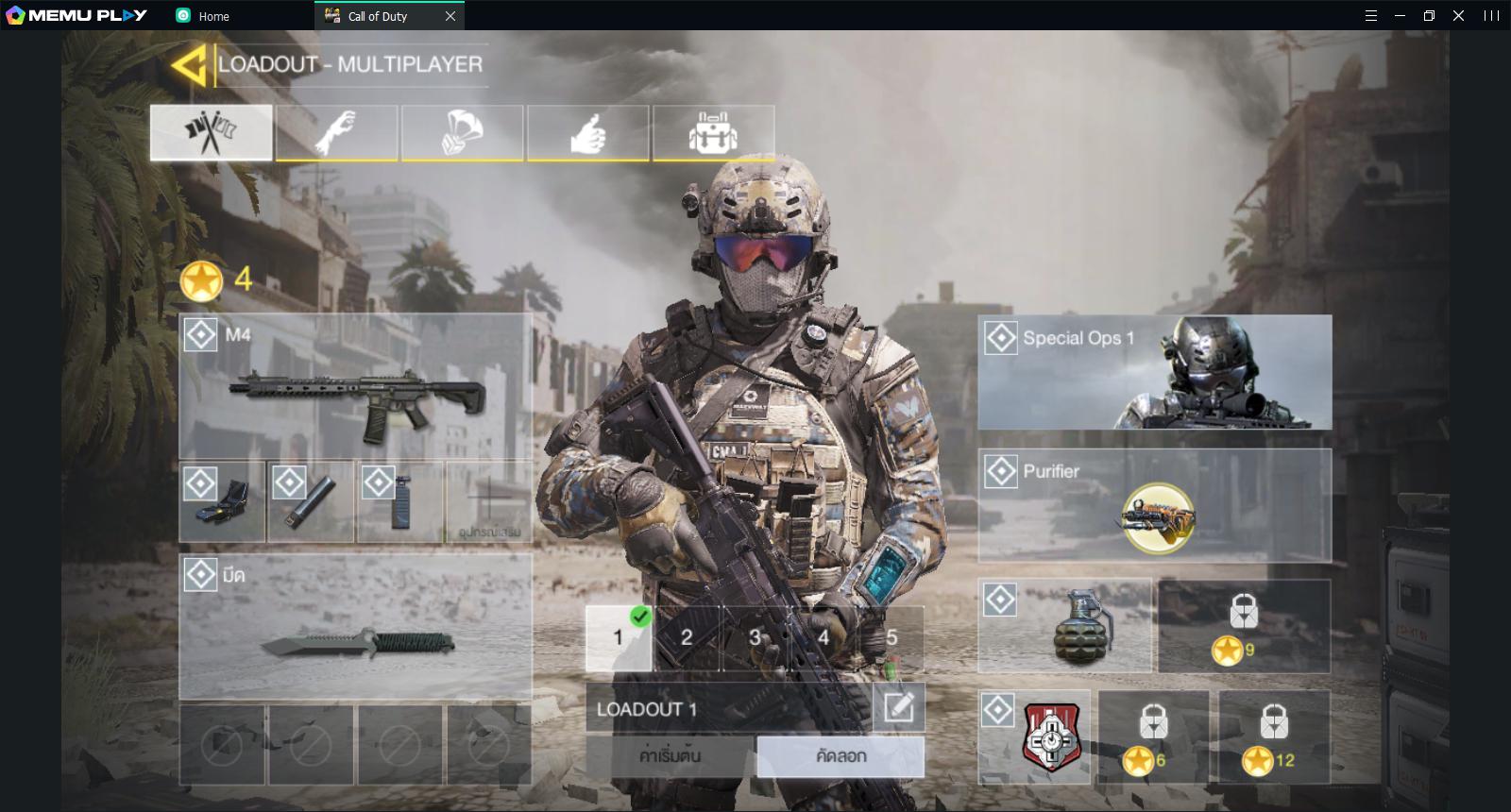Unlock the locked slot costing 9 gold
Image resolution: width=1511 pixels, height=812 pixels.
click(x=1245, y=623)
